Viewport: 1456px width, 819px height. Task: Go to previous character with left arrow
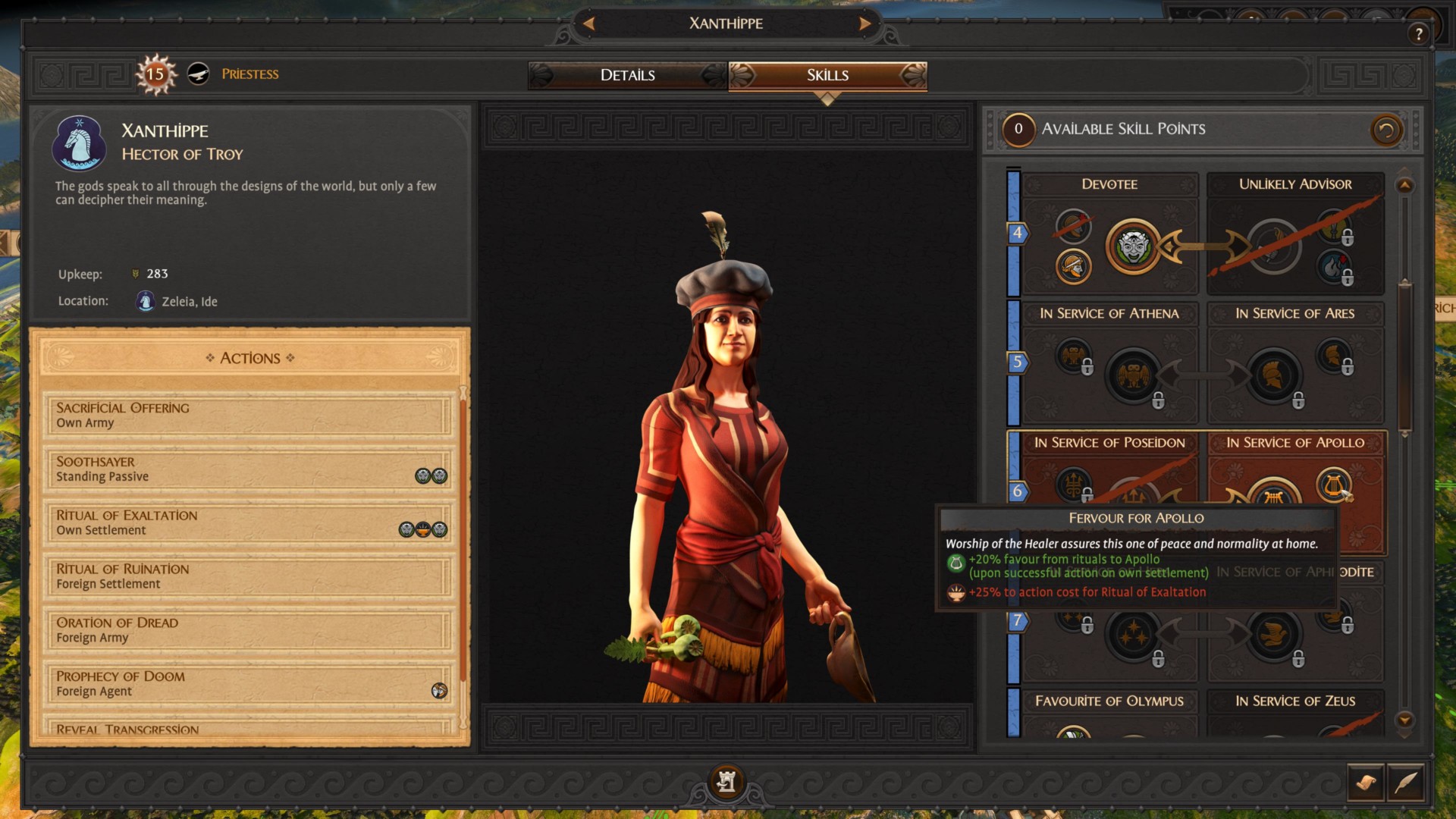click(x=588, y=24)
